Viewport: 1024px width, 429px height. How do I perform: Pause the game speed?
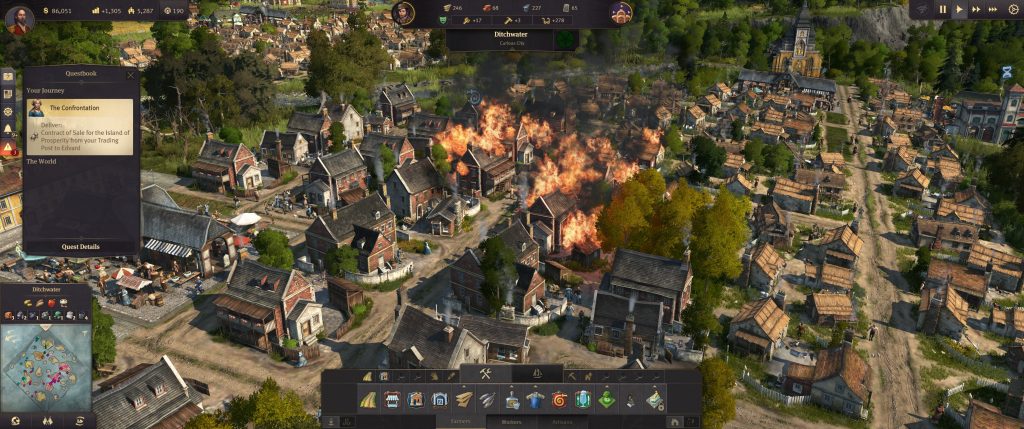(941, 9)
